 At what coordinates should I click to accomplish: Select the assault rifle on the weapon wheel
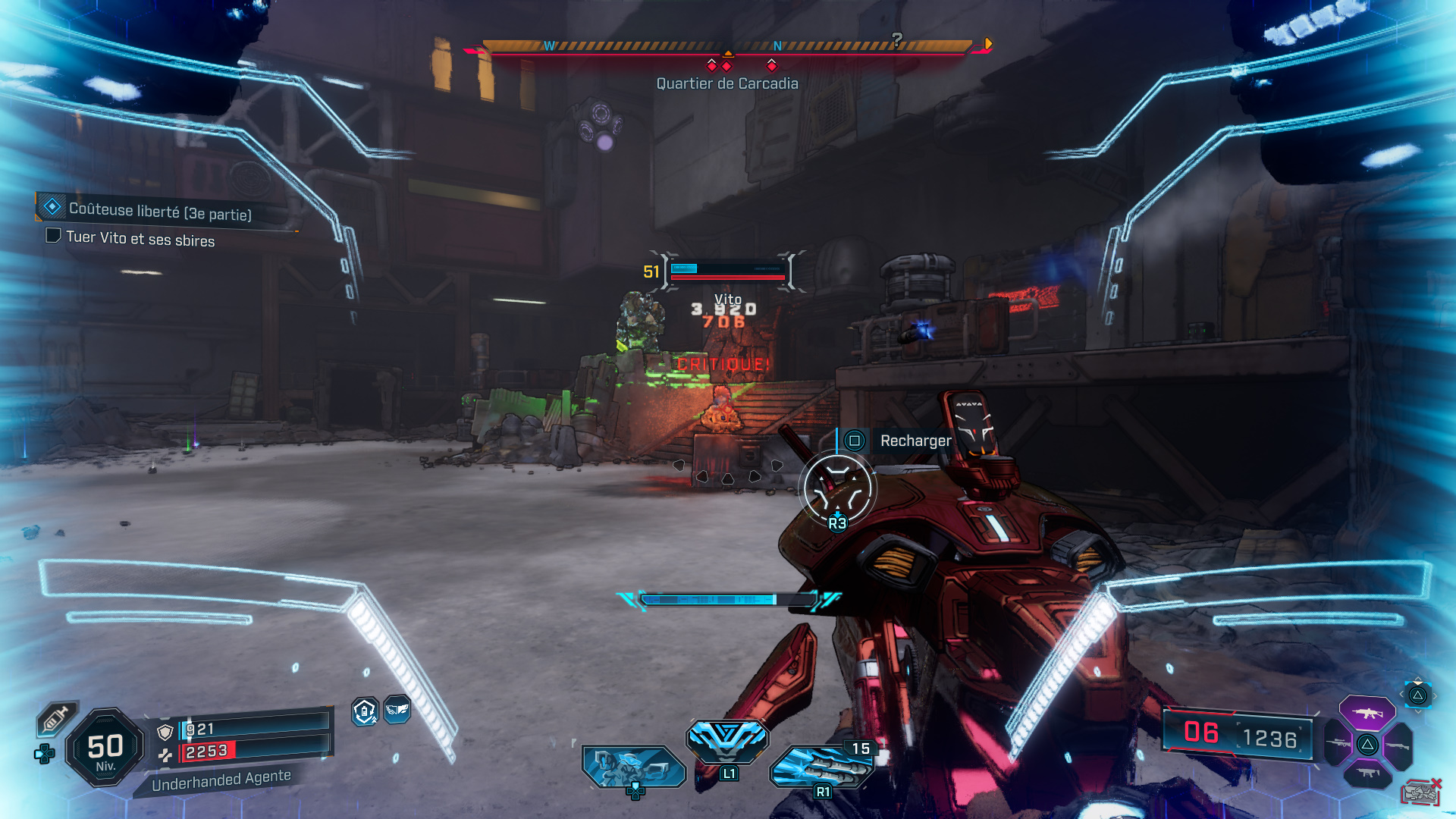[x=1367, y=712]
